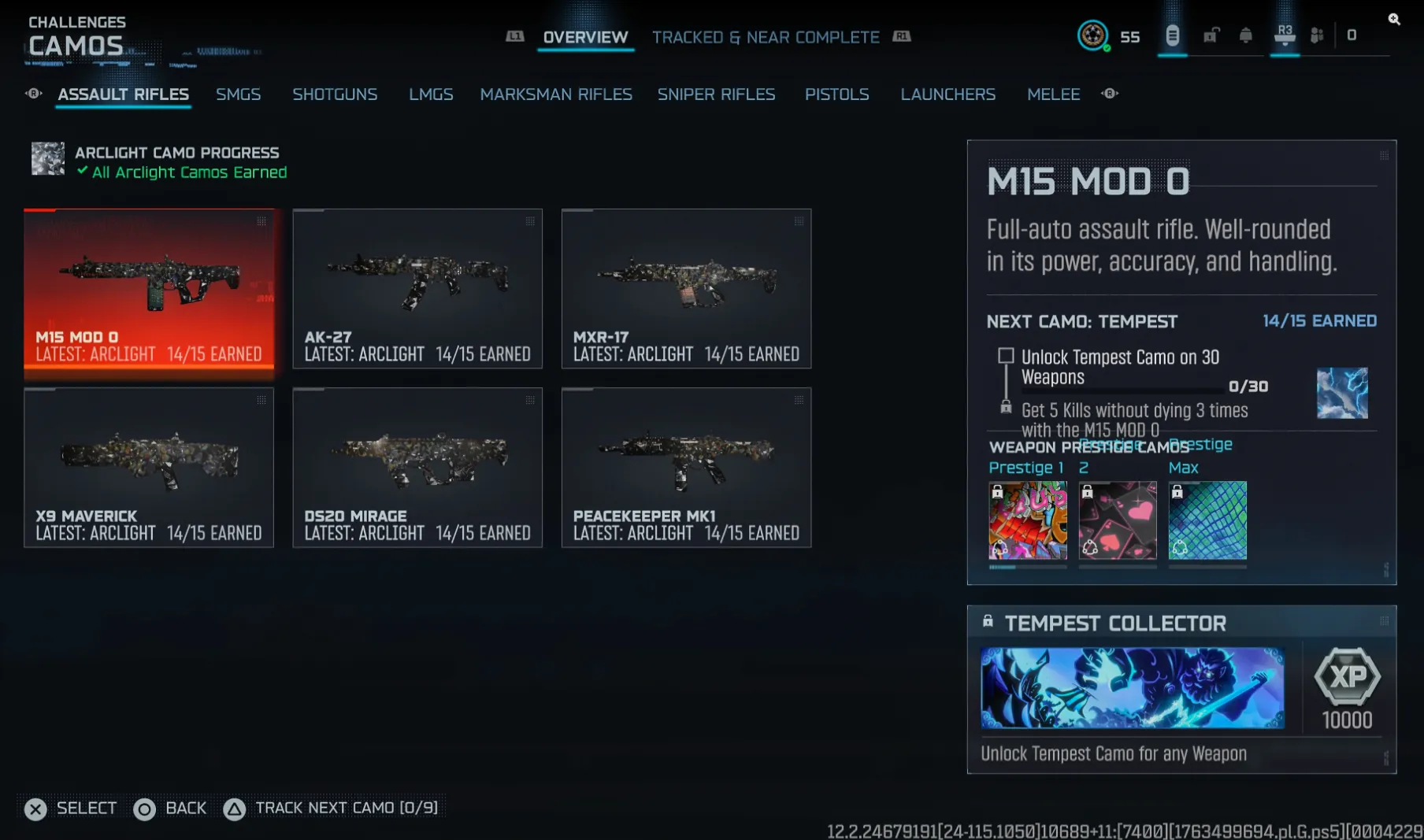The width and height of the screenshot is (1424, 840).
Task: Check the Unlock Tempest Camo on 30 Weapons box
Action: point(1005,355)
